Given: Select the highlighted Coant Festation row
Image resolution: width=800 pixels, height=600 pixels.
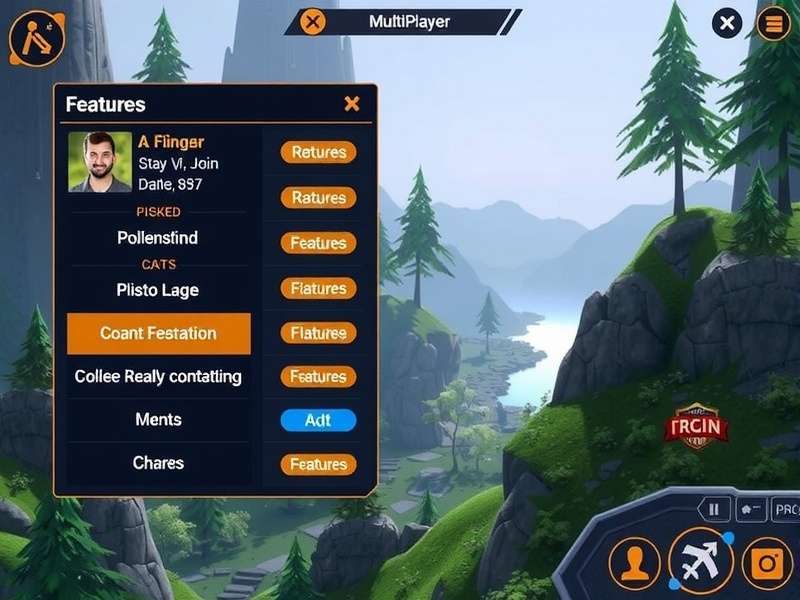Looking at the screenshot, I should [x=158, y=333].
